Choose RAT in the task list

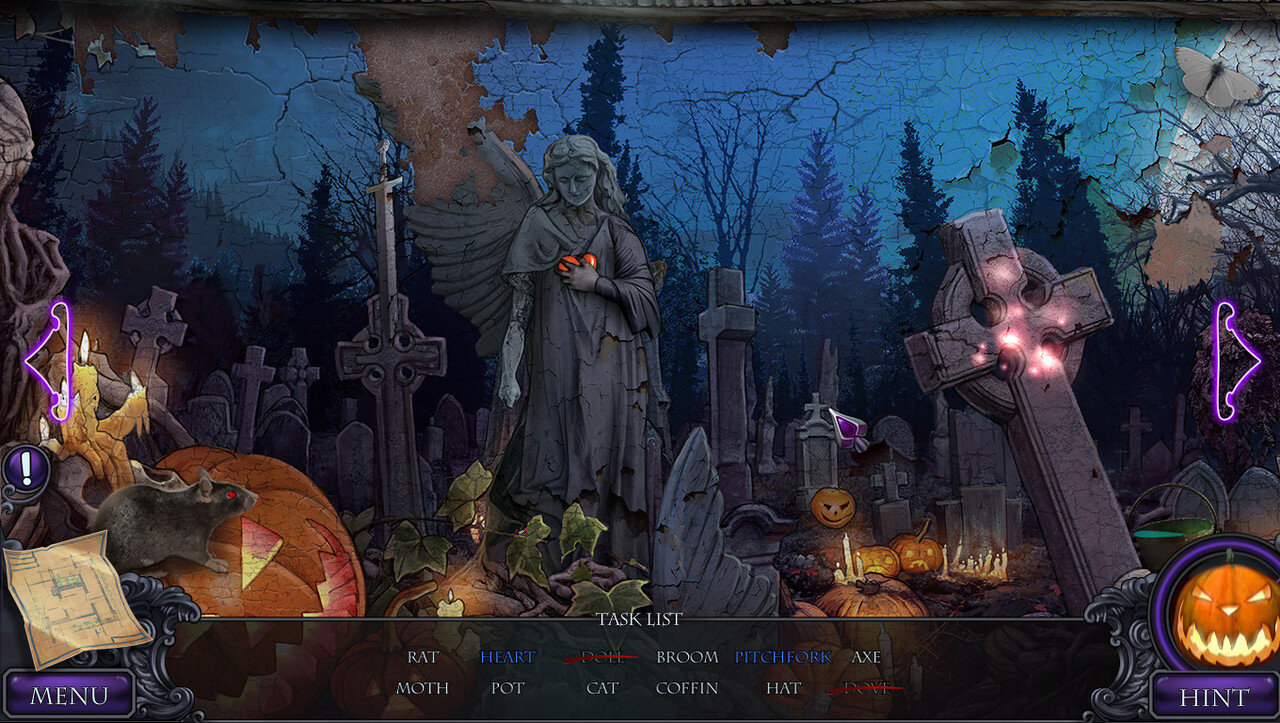(x=423, y=657)
